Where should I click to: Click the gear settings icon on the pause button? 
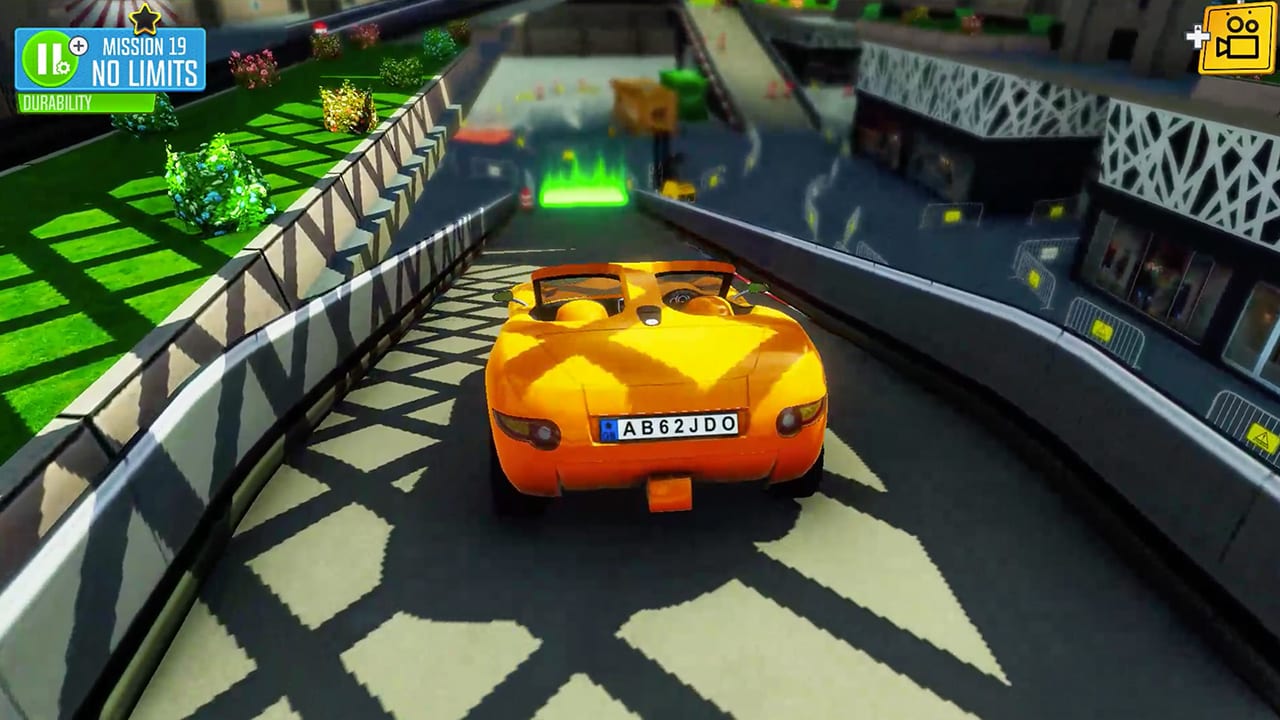tap(64, 66)
